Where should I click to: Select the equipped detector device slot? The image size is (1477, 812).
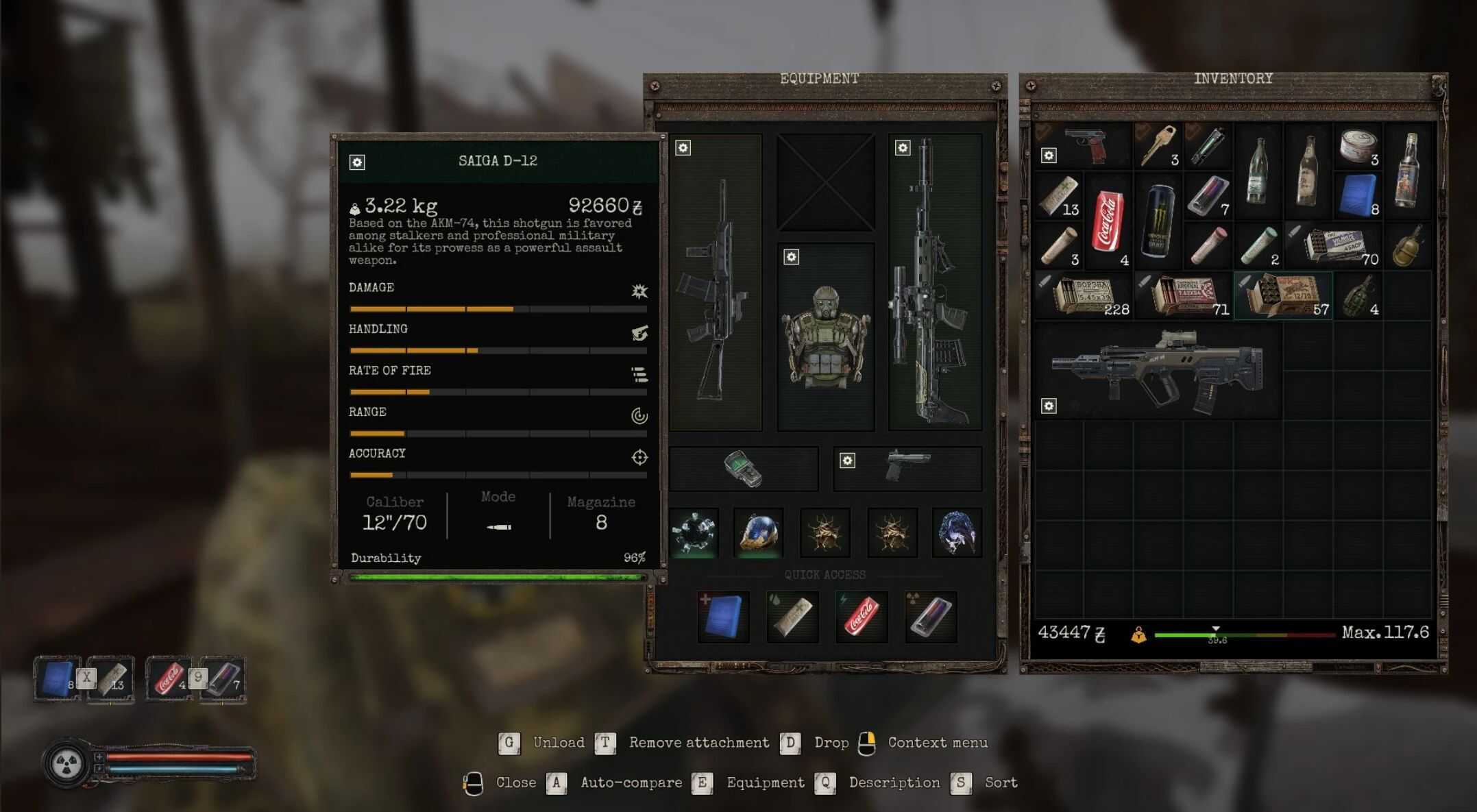tap(744, 469)
